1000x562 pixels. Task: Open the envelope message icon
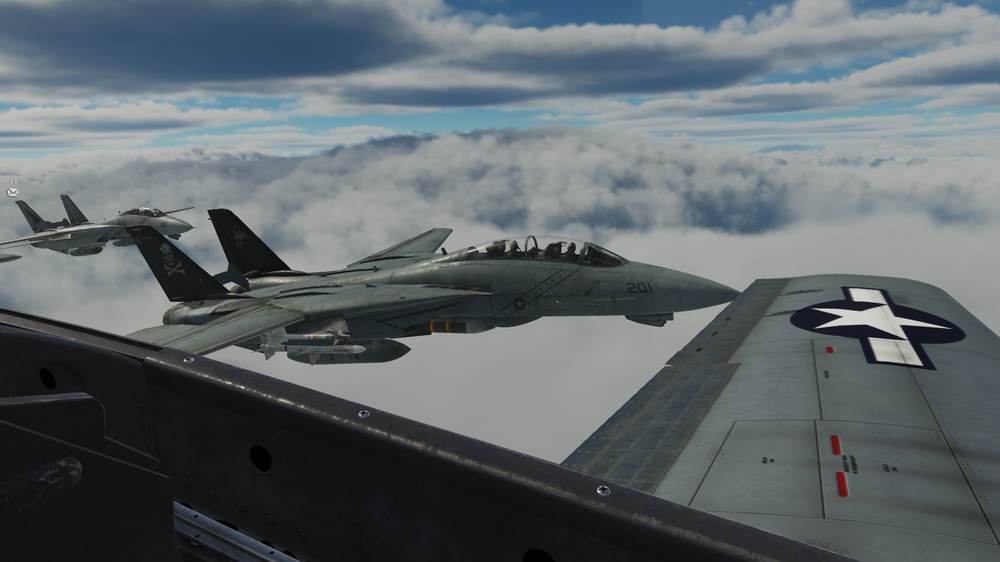click(13, 192)
